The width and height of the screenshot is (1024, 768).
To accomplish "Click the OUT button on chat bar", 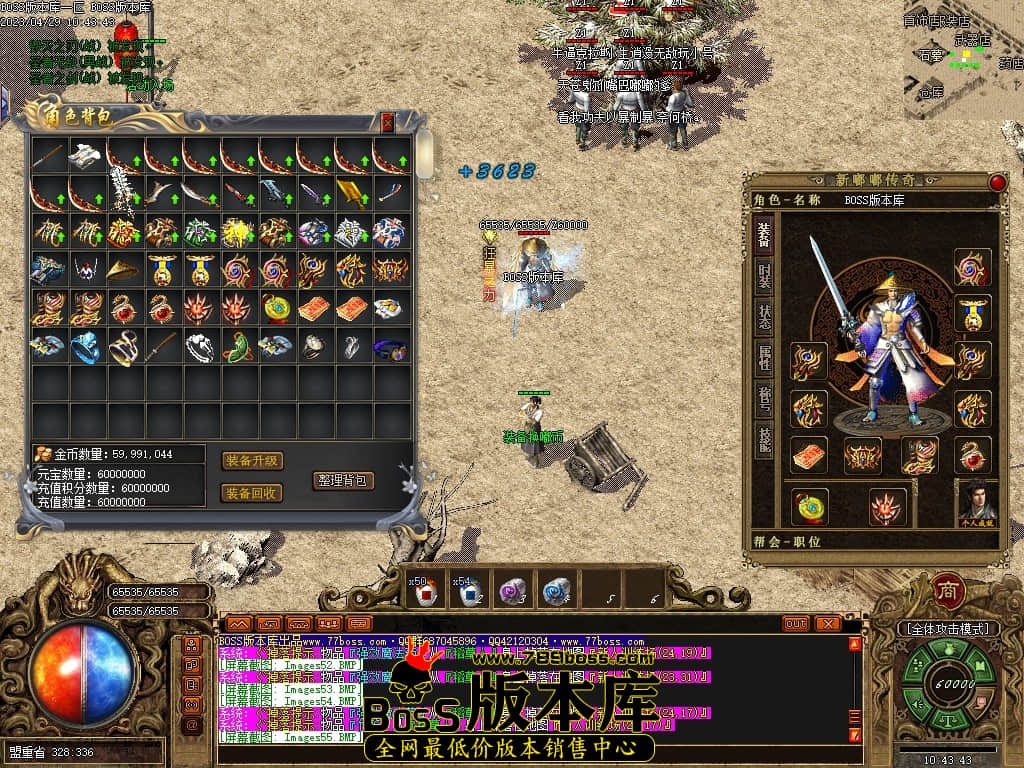I will pos(796,624).
